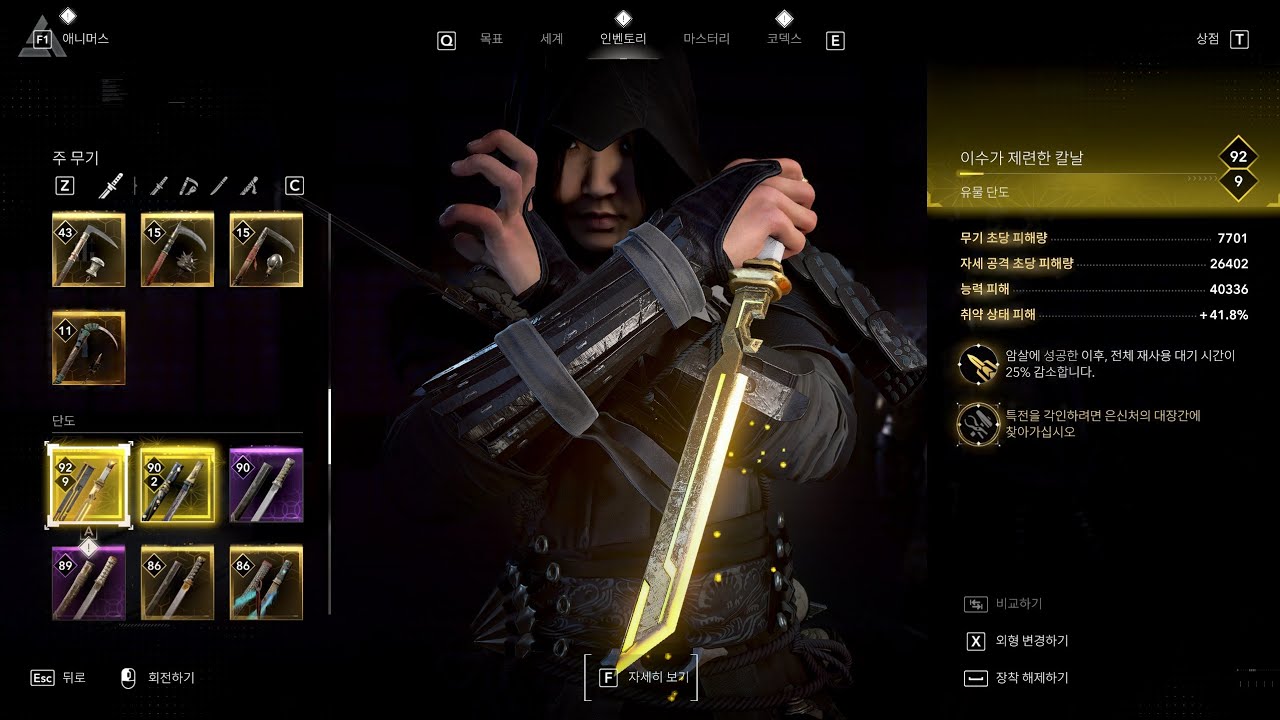Select the level 43 kusarigama slot

89,250
